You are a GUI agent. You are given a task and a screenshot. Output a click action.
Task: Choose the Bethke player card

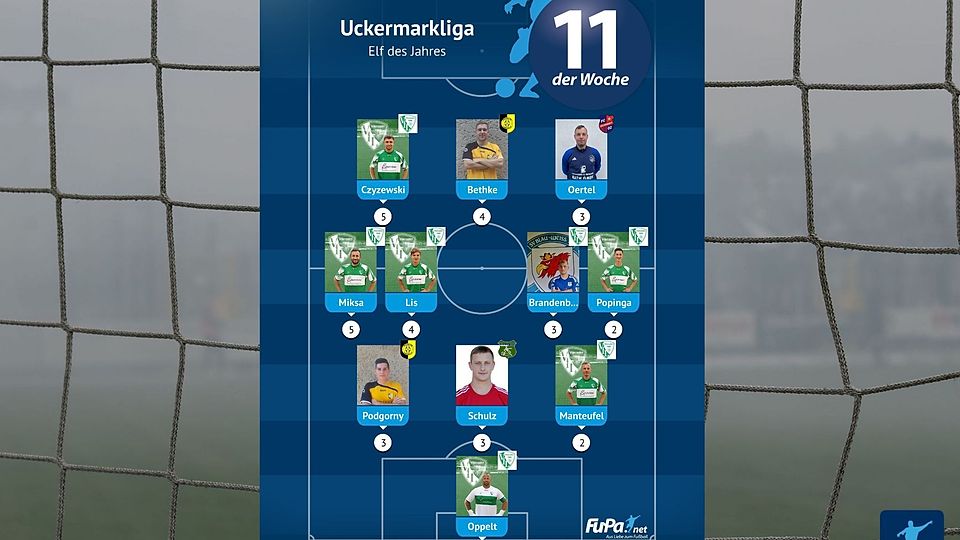pos(482,158)
